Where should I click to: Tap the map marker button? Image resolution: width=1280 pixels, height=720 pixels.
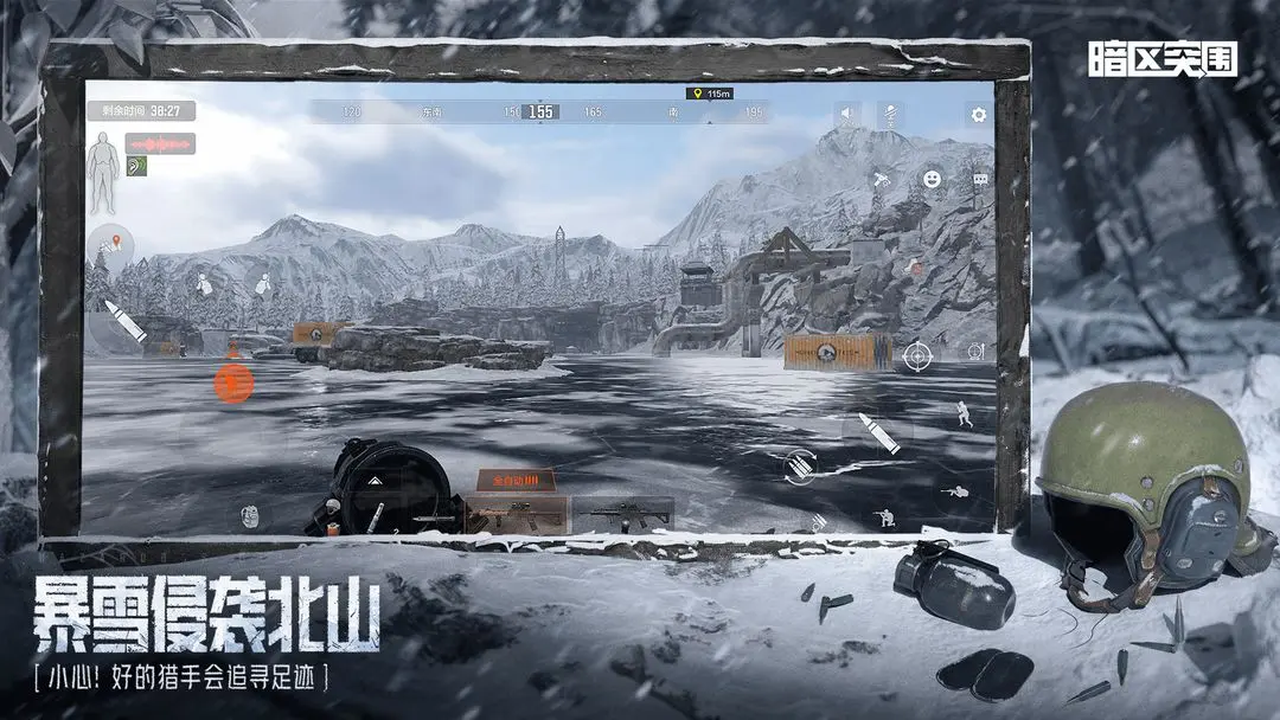pos(112,242)
